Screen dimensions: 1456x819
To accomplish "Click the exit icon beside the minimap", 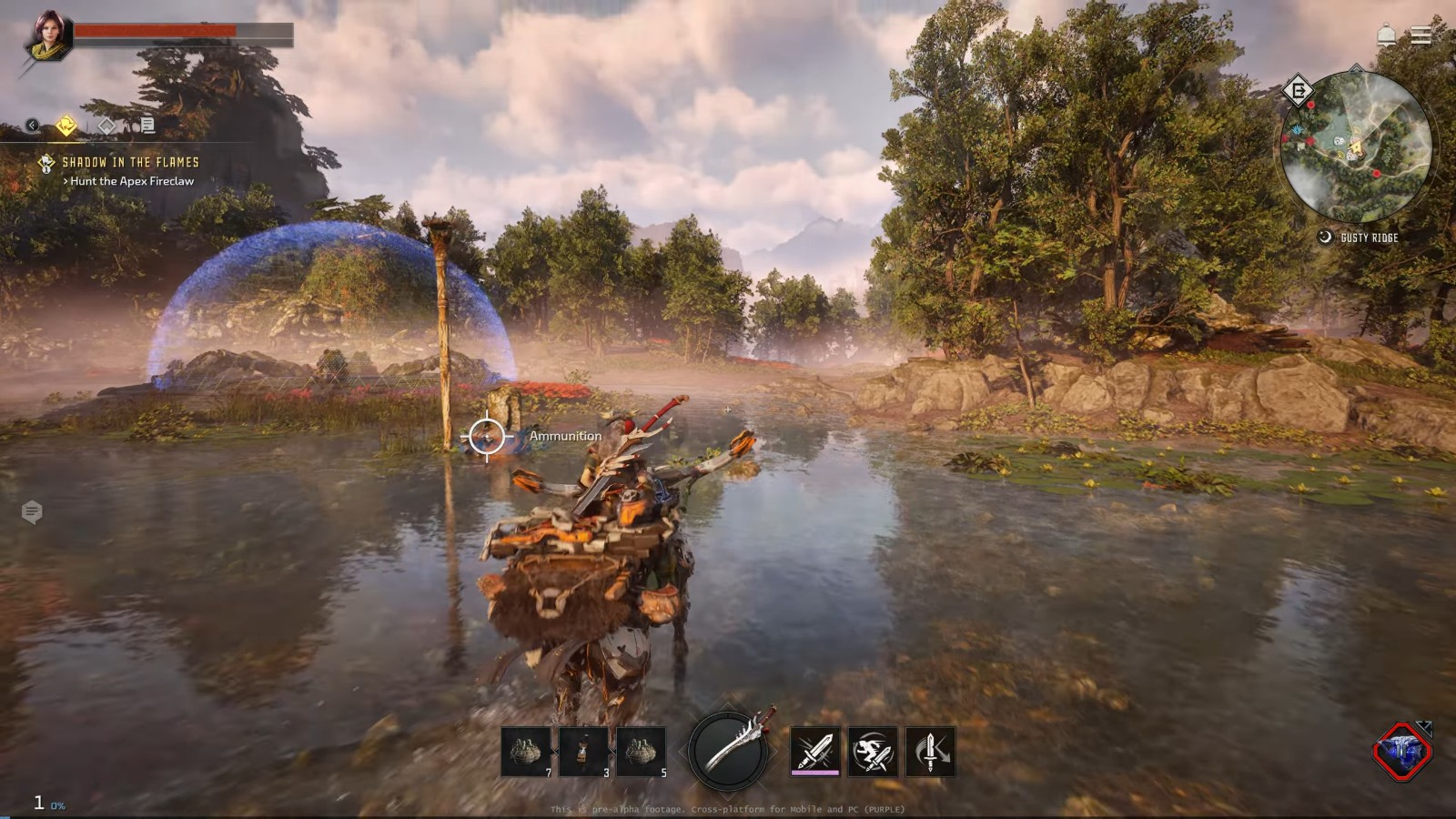I will 1298,90.
